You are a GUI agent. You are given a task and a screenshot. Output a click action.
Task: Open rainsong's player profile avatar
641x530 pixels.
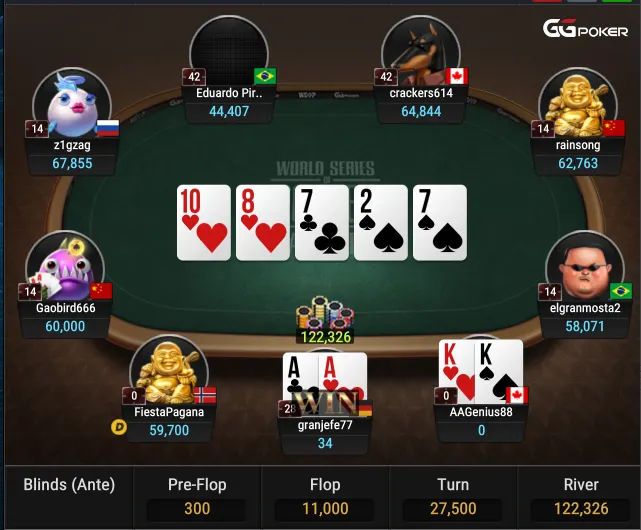coord(577,102)
